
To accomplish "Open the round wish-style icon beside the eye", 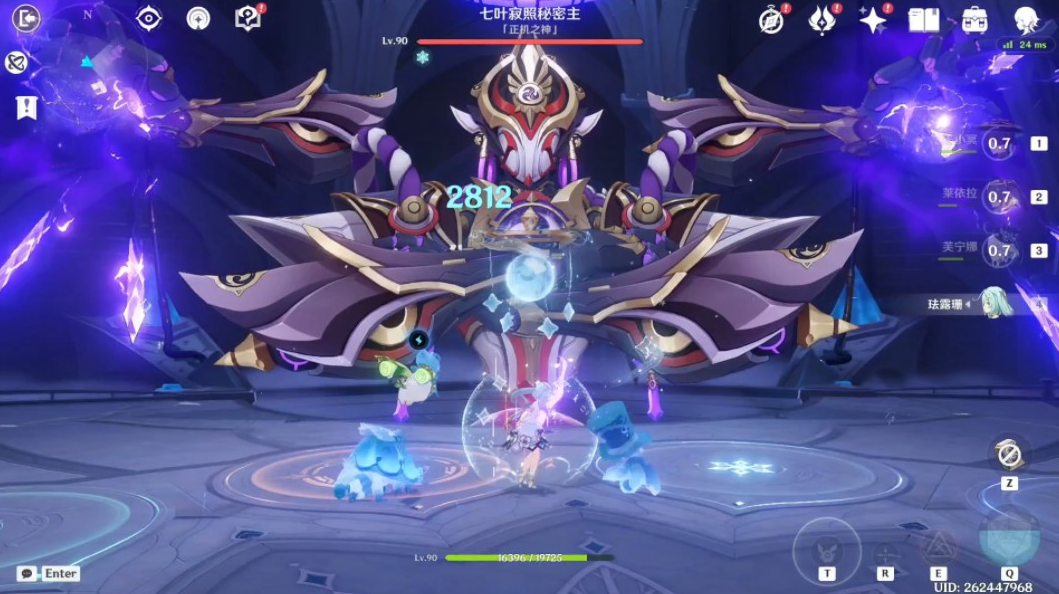I will tap(199, 18).
